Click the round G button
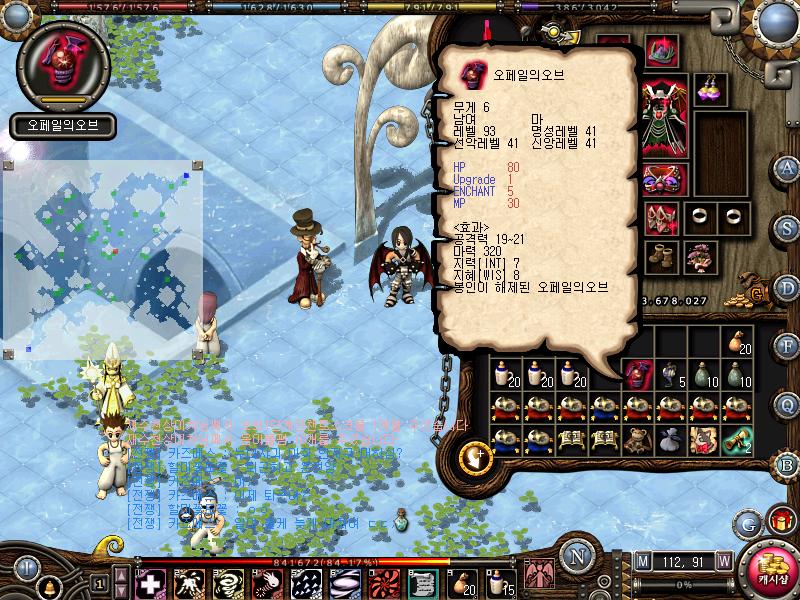This screenshot has height=600, width=800. point(747,522)
